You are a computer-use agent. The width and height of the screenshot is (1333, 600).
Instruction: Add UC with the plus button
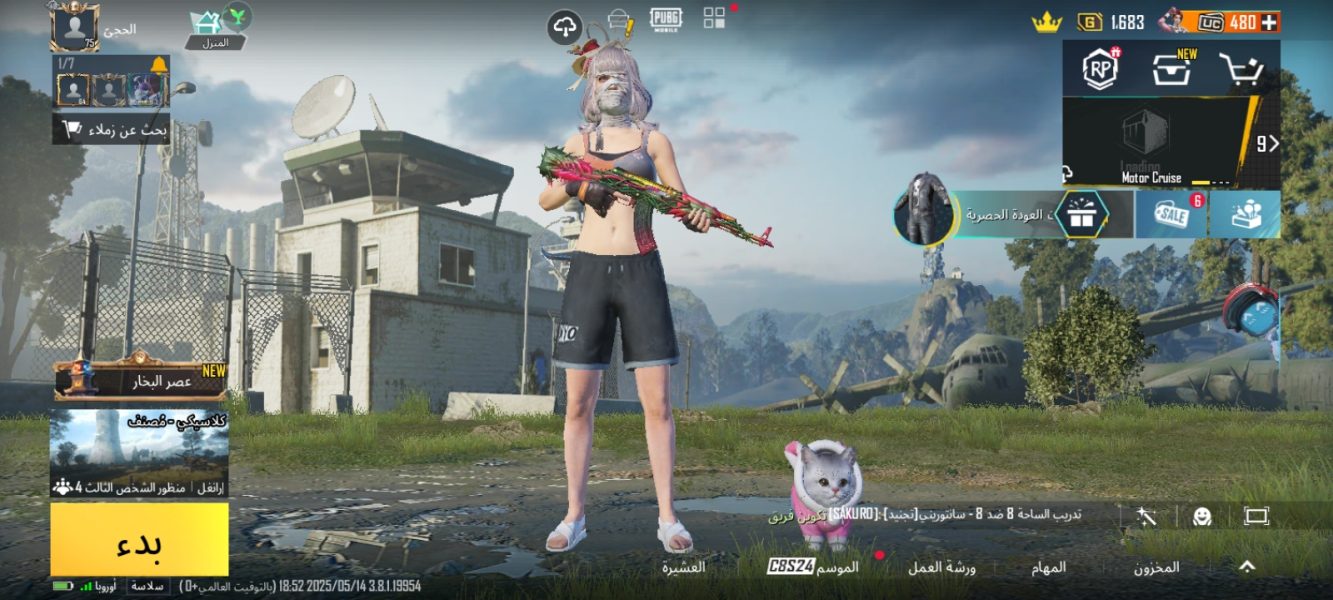[x=1269, y=22]
